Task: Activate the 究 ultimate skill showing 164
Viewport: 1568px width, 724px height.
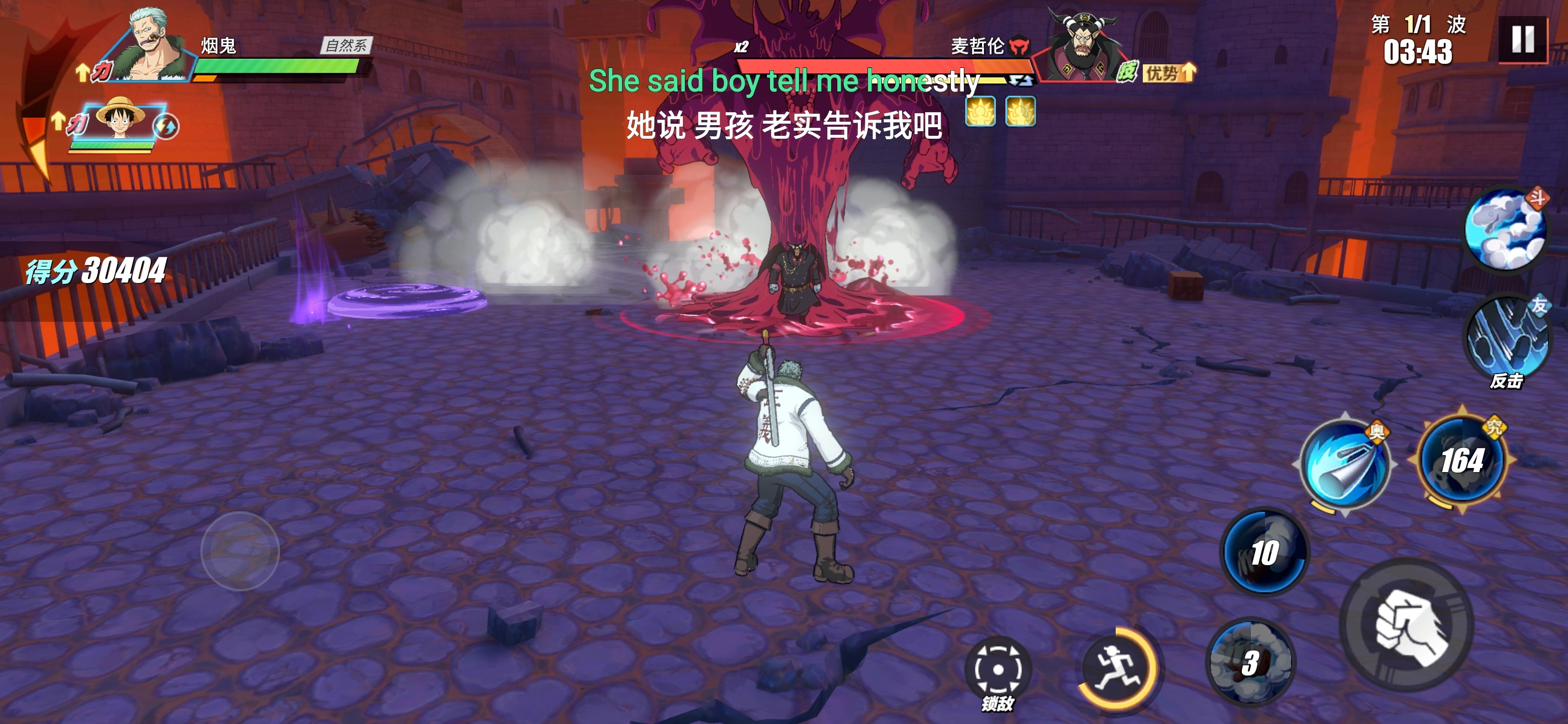Action: pyautogui.click(x=1462, y=461)
